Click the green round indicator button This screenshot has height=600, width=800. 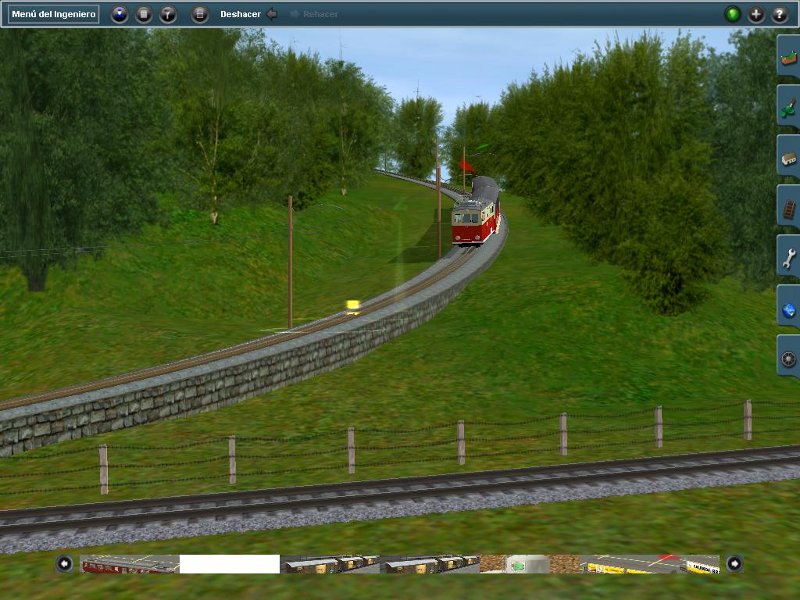pos(732,14)
